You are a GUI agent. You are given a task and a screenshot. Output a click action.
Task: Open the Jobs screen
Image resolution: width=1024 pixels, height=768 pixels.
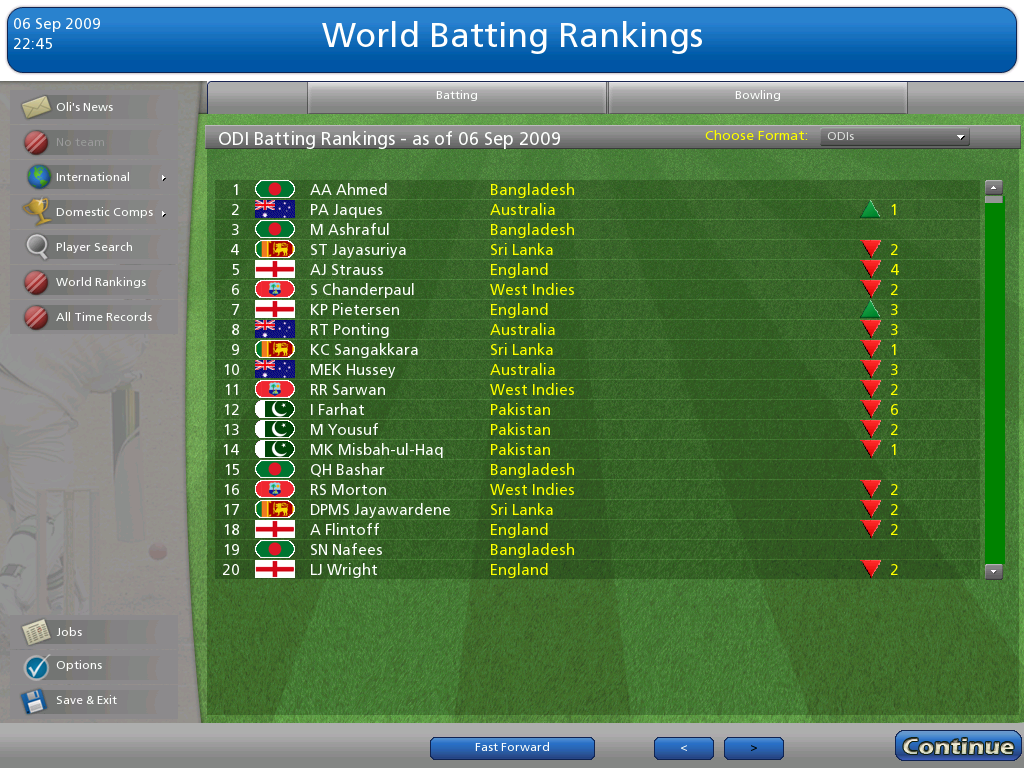click(x=69, y=632)
